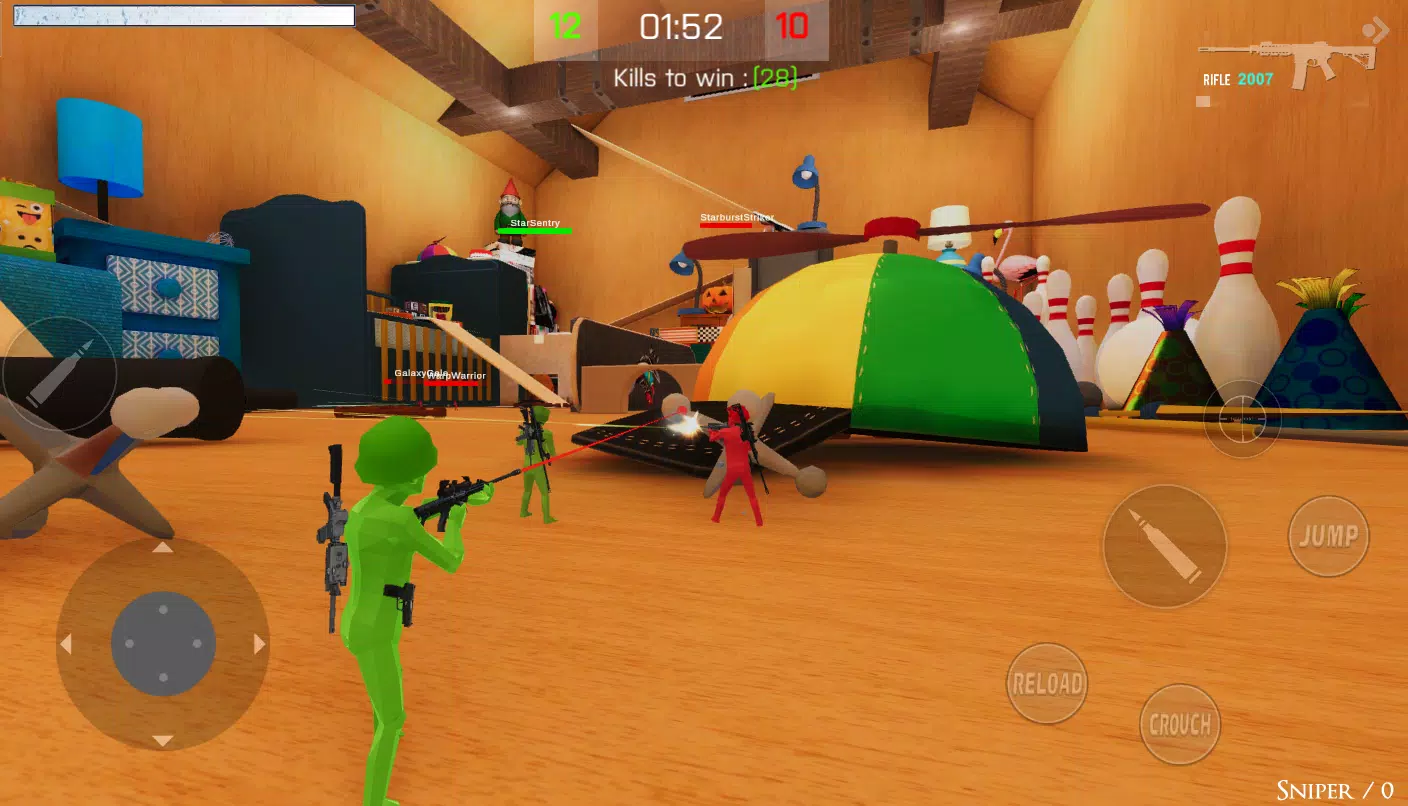
Task: Tap the center of the movement joystick
Action: (163, 644)
